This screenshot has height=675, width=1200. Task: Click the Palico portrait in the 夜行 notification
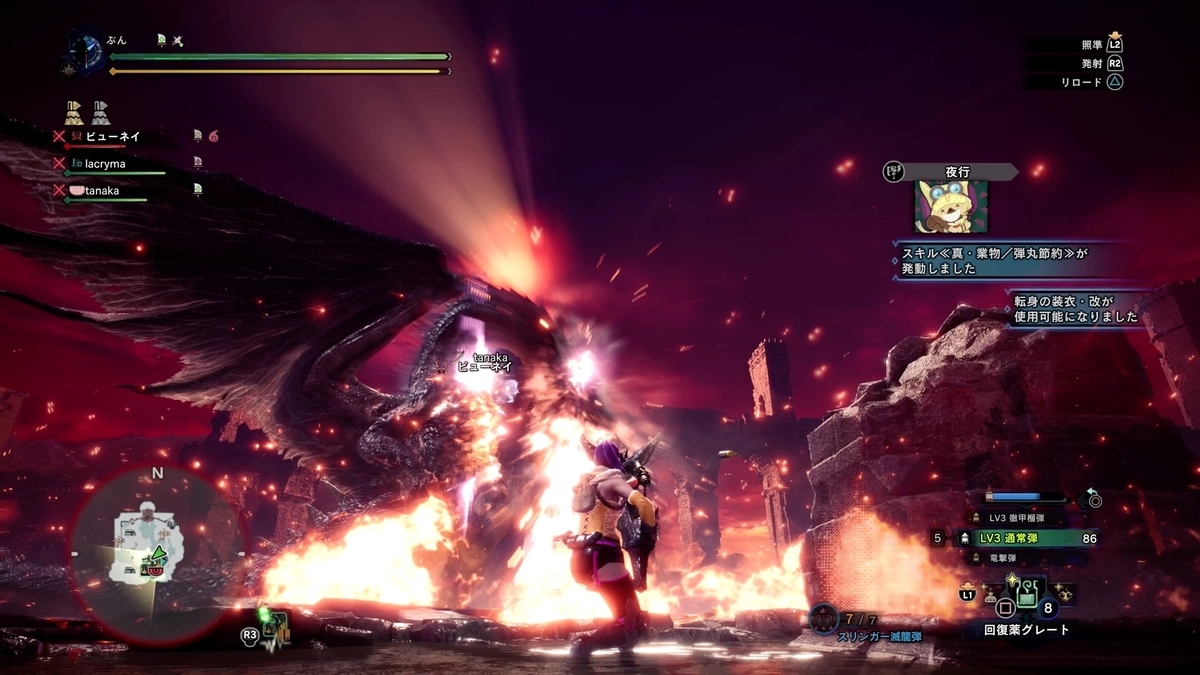click(950, 207)
